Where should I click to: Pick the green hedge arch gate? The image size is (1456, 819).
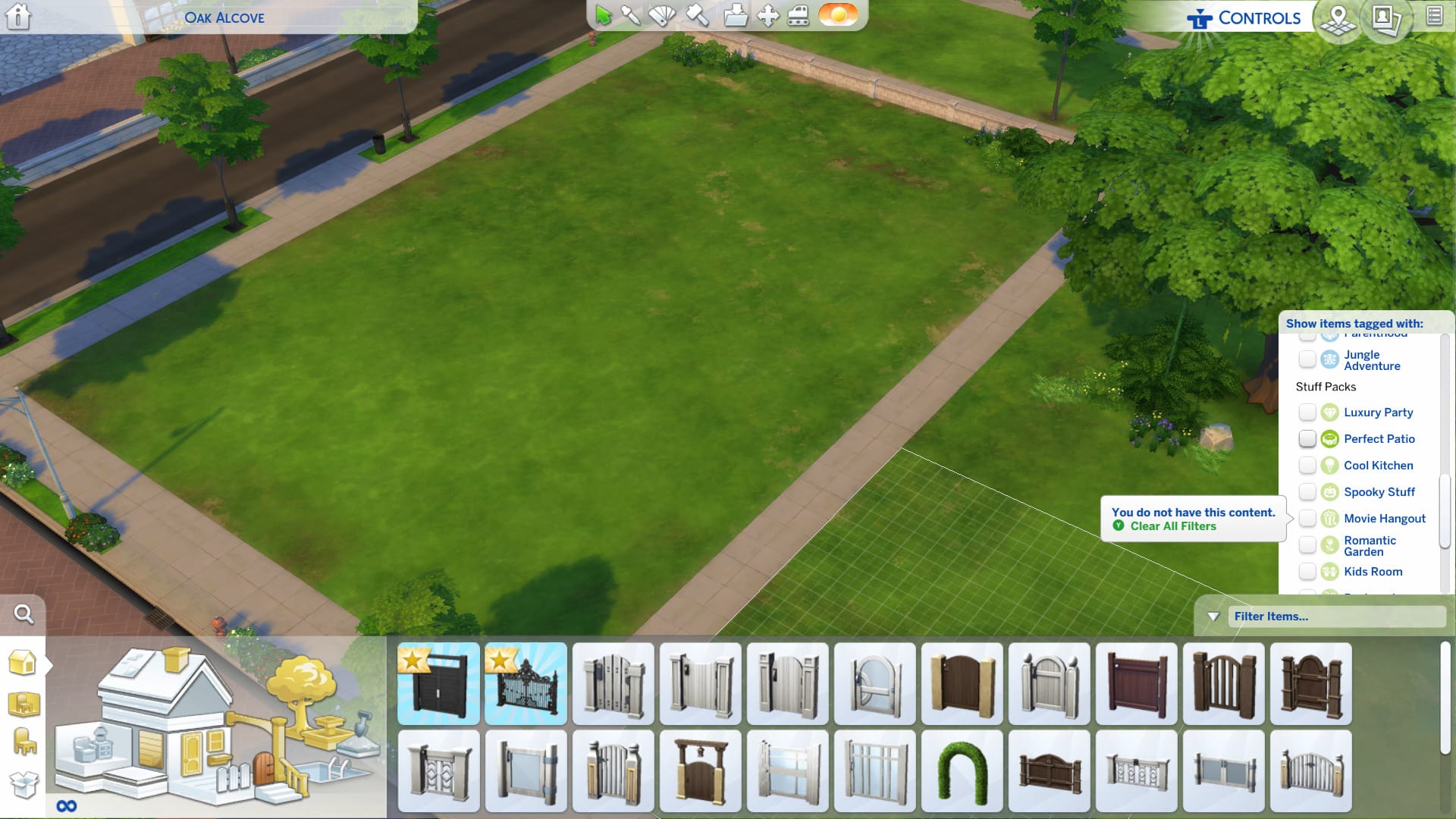pyautogui.click(x=962, y=770)
